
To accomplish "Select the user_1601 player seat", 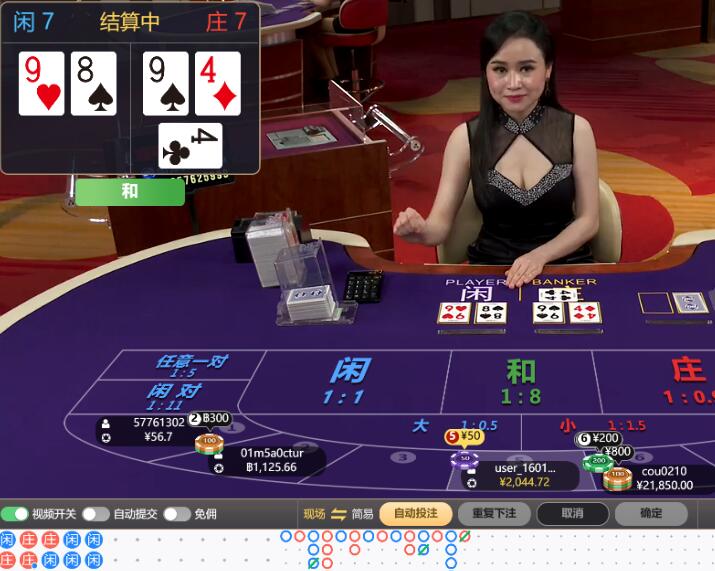I will click(521, 475).
